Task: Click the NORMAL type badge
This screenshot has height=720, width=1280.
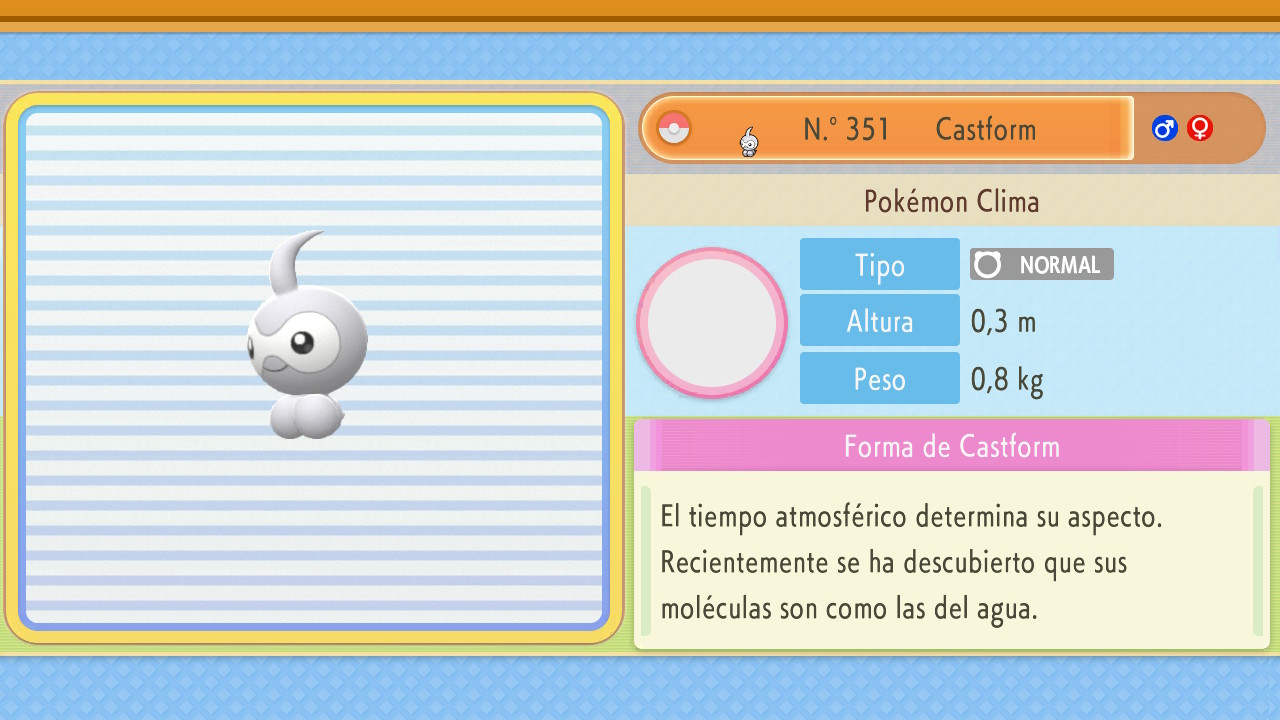Action: (x=1041, y=264)
